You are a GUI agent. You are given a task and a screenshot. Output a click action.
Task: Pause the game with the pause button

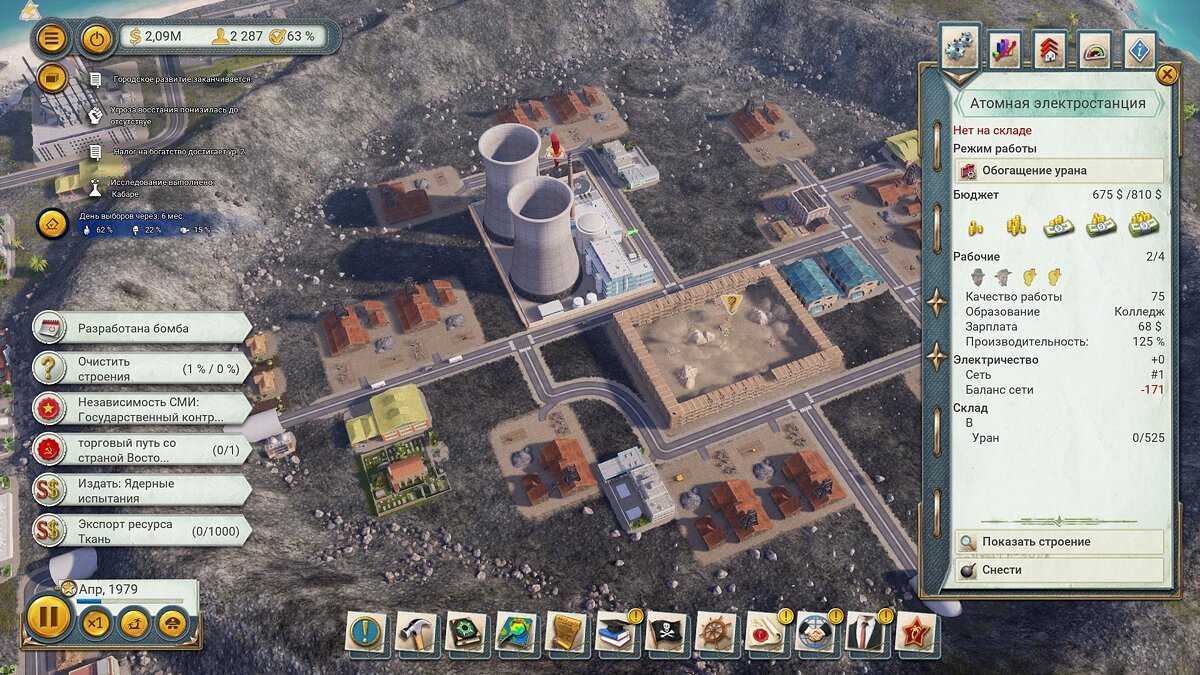(x=48, y=617)
